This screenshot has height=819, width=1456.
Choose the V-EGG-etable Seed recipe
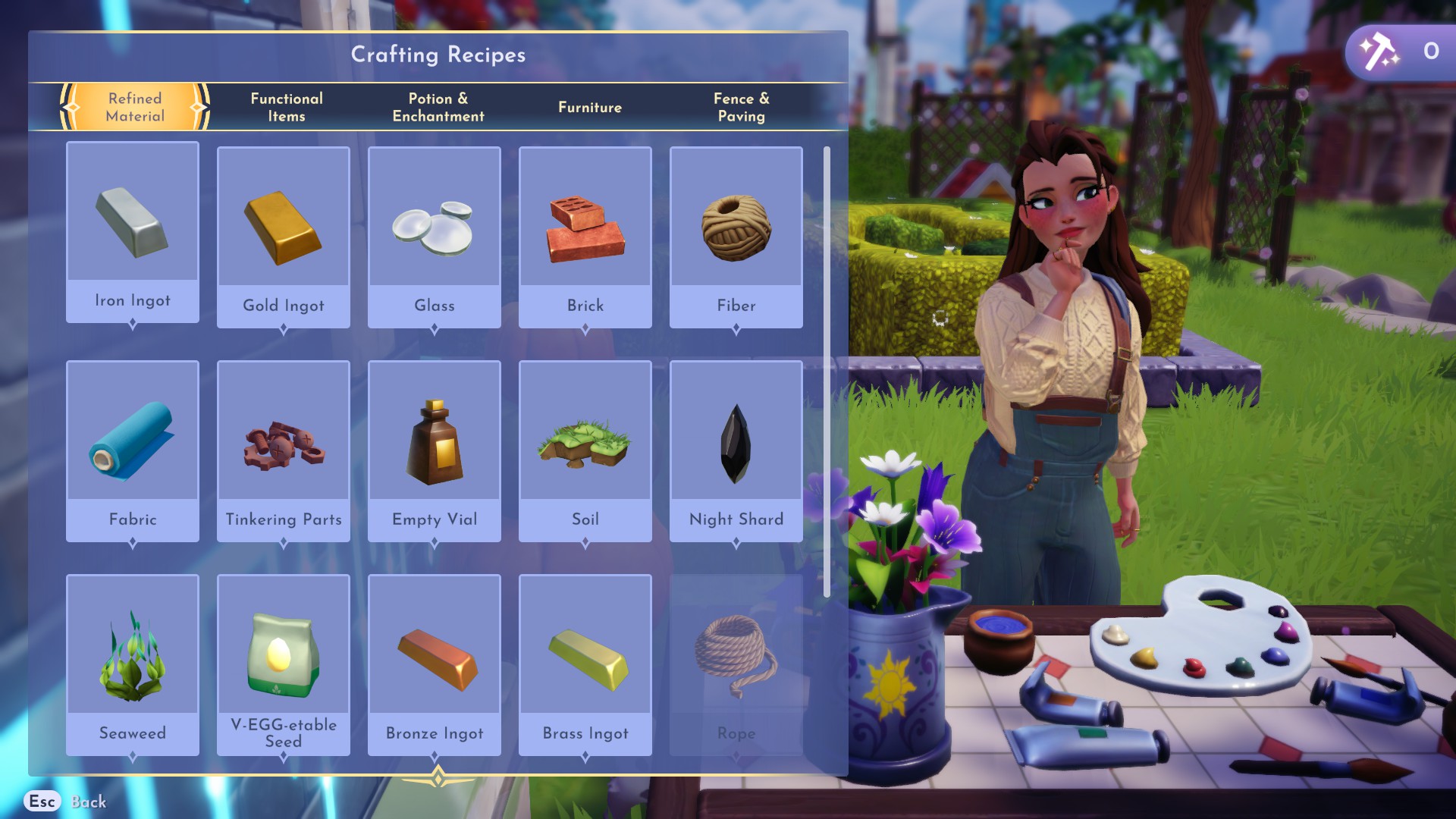point(284,664)
